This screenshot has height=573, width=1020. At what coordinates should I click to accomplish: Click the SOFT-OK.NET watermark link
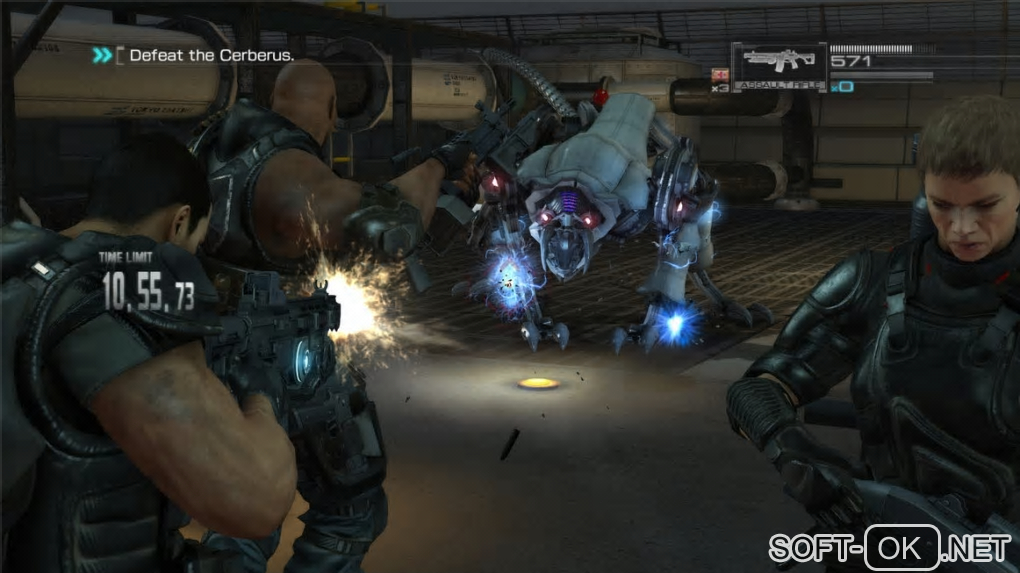(889, 547)
